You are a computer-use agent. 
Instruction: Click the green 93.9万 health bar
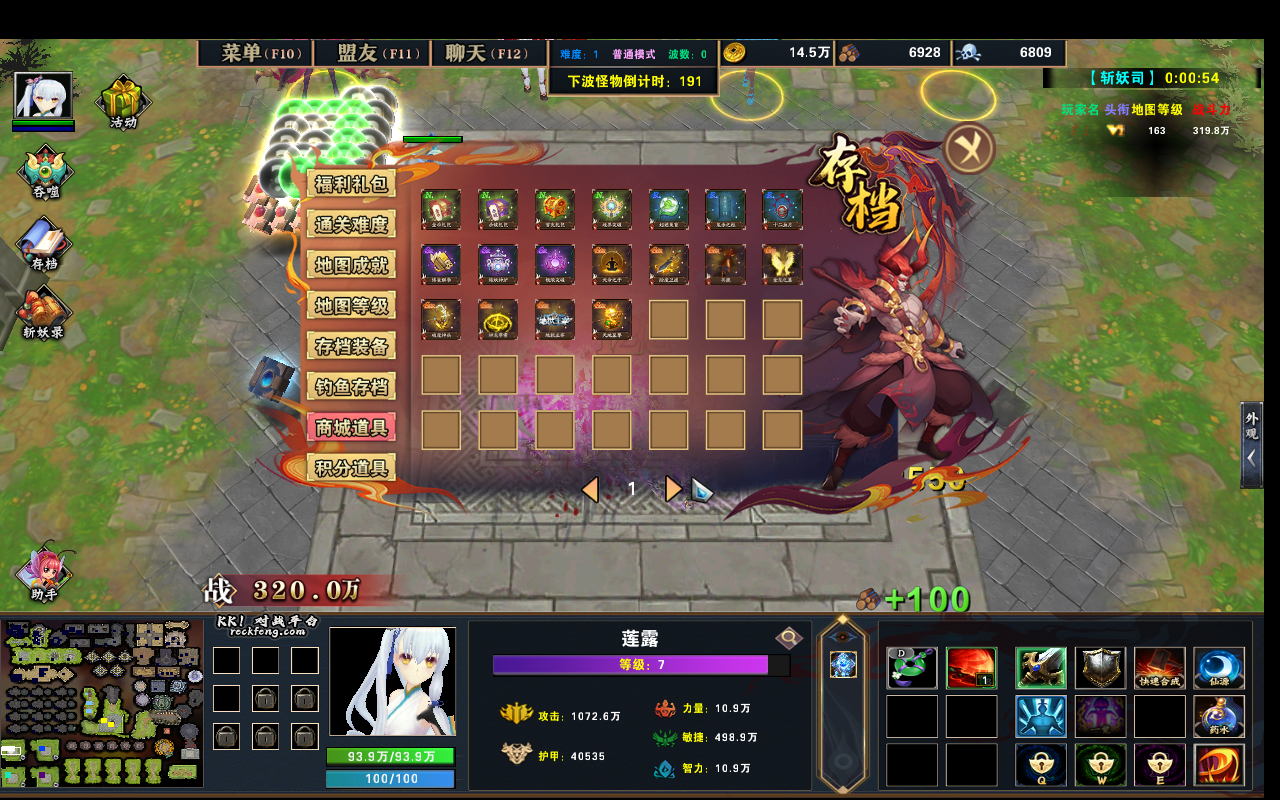click(390, 757)
